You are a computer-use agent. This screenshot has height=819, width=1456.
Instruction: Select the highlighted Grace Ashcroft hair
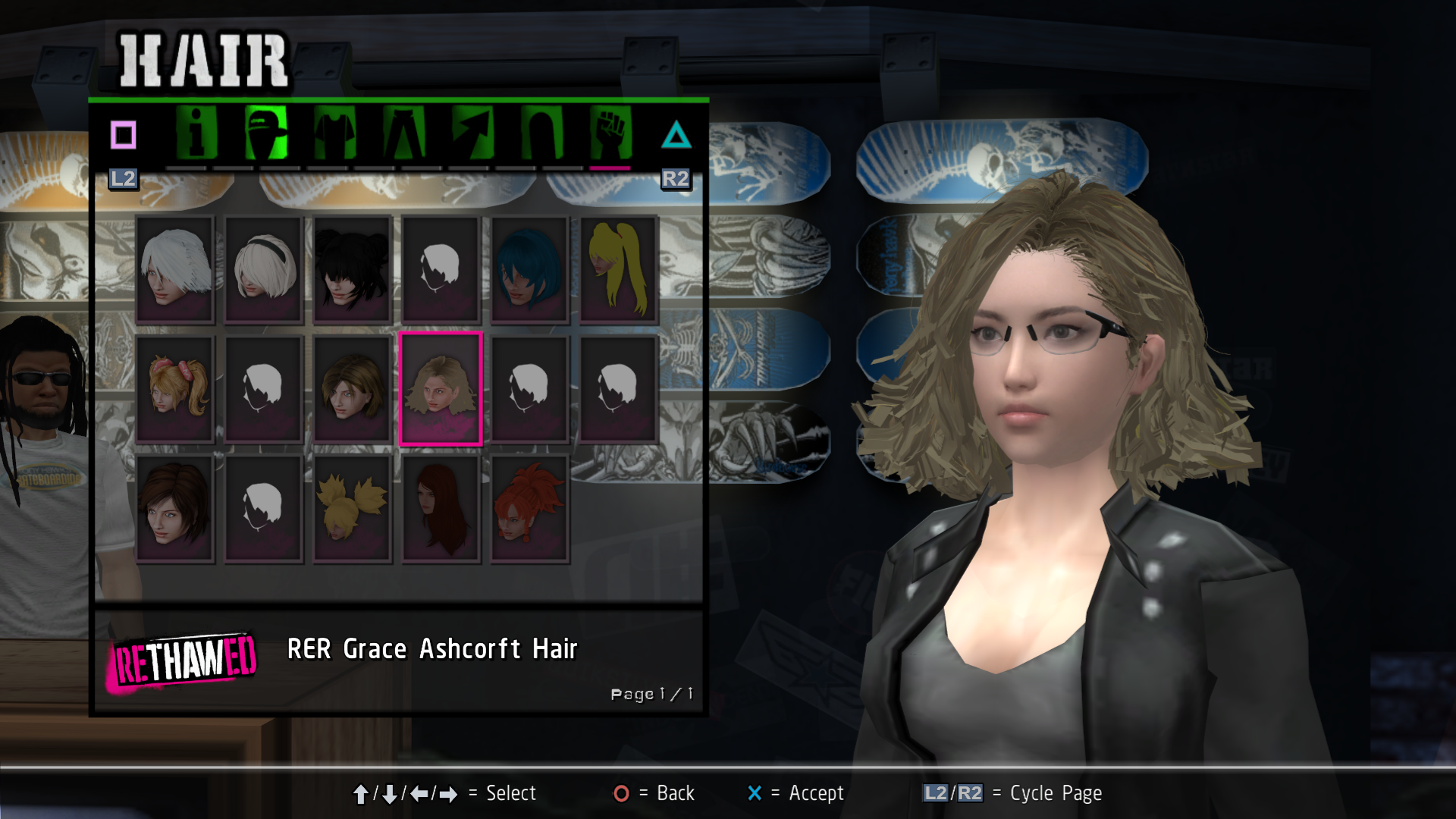[x=441, y=388]
